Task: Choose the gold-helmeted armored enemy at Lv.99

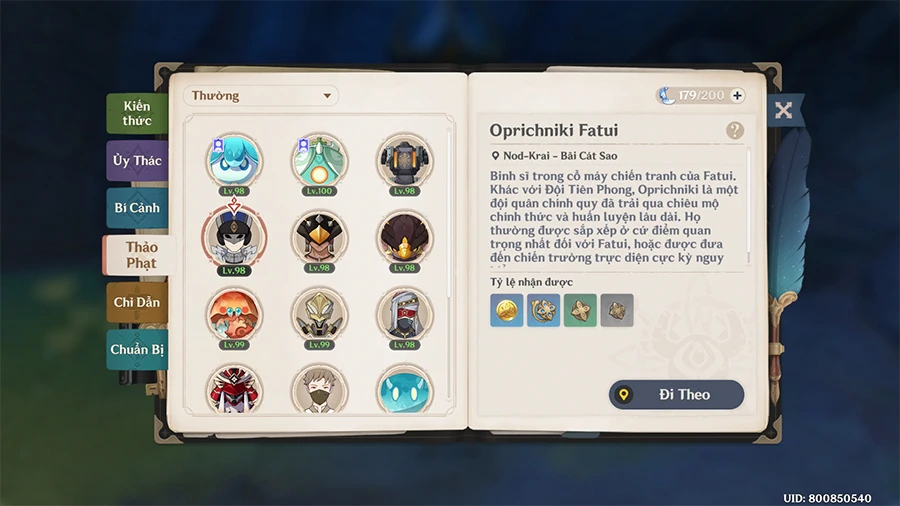Action: pyautogui.click(x=319, y=315)
